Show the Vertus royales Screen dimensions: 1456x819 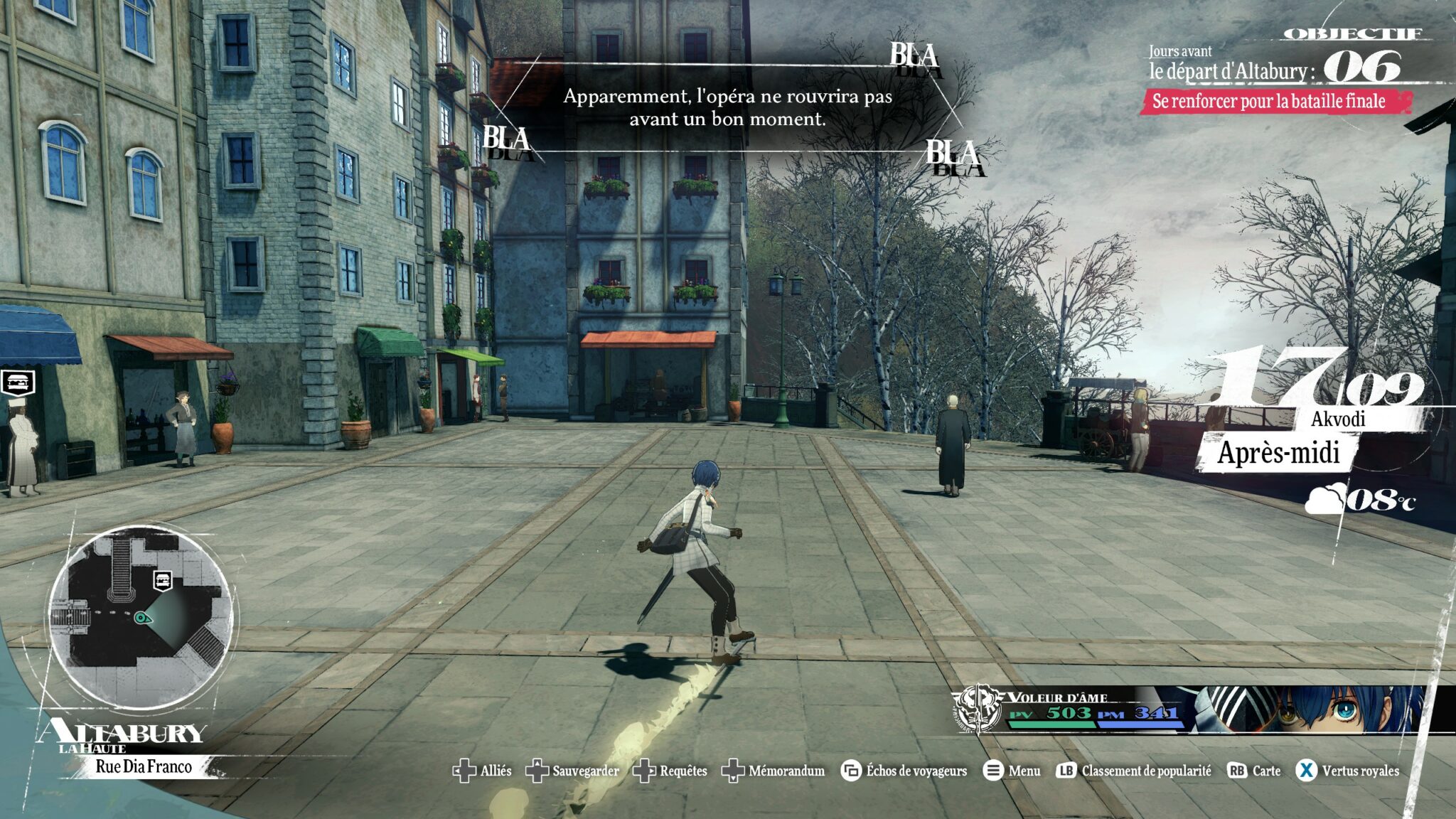[x=1347, y=771]
